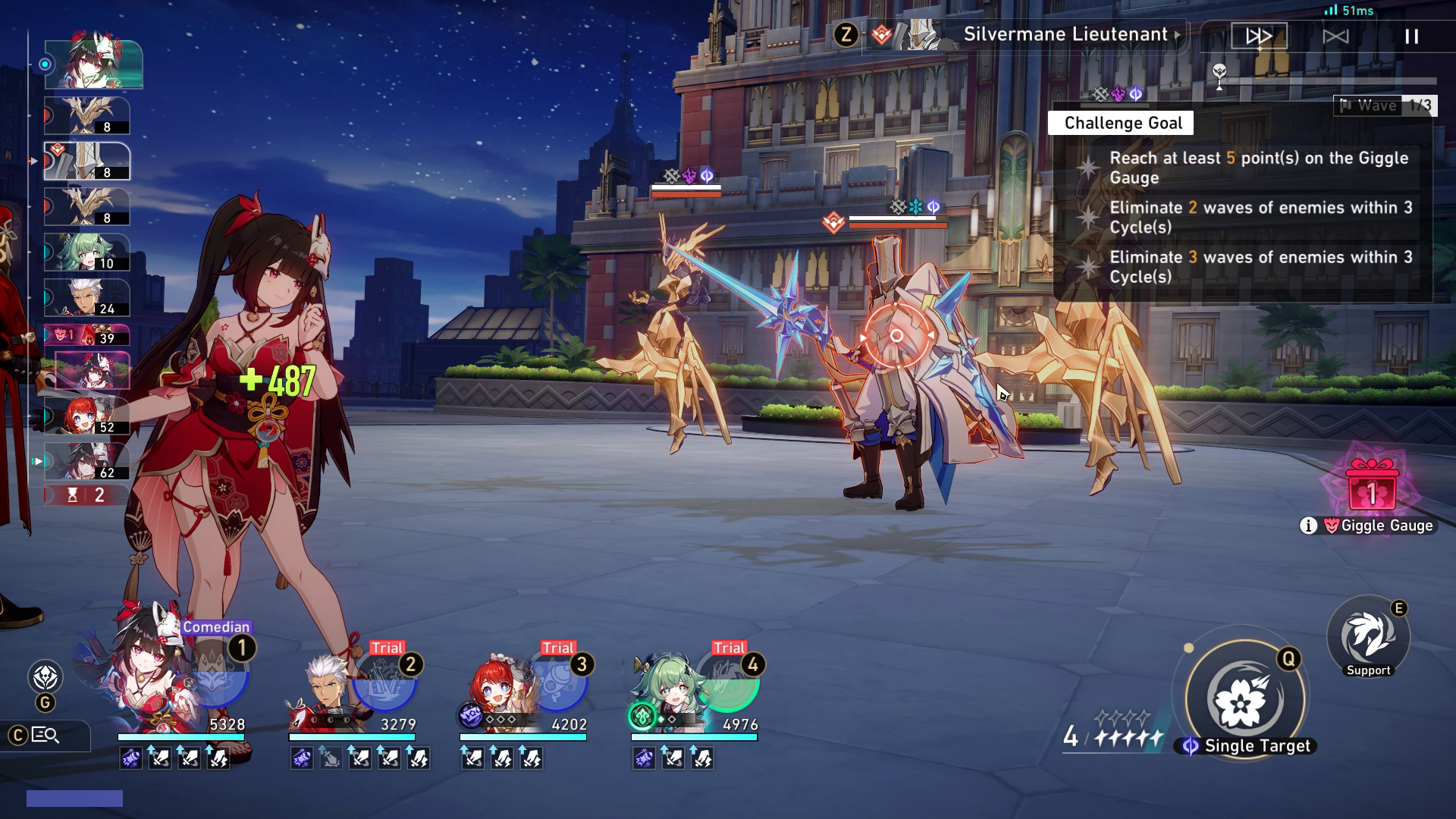Open Silvermane Lieutenant enemy details

[x=1065, y=35]
